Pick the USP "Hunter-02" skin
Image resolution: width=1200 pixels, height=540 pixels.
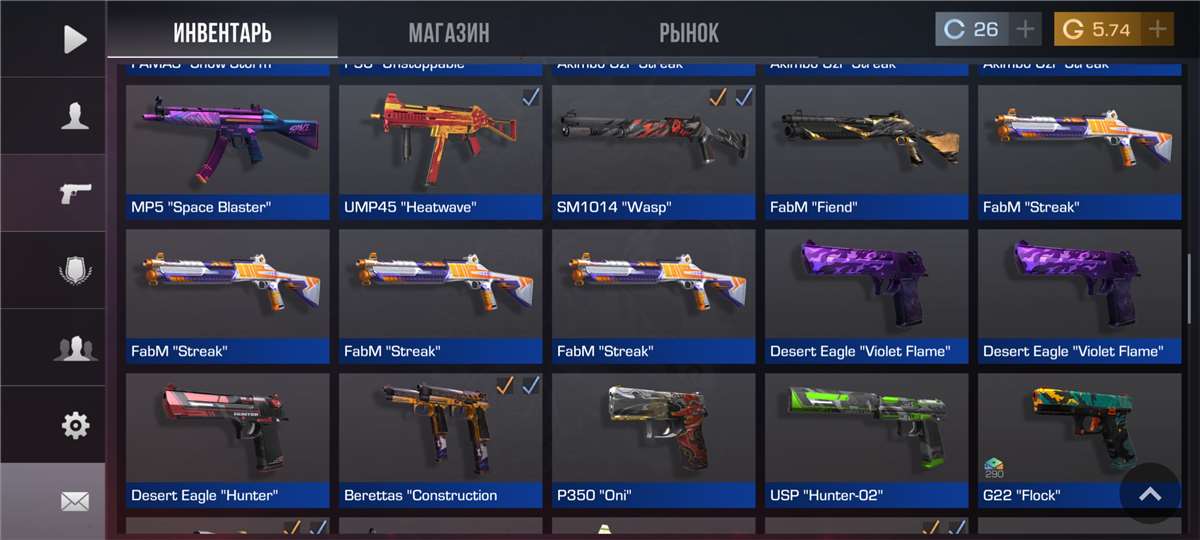click(867, 439)
